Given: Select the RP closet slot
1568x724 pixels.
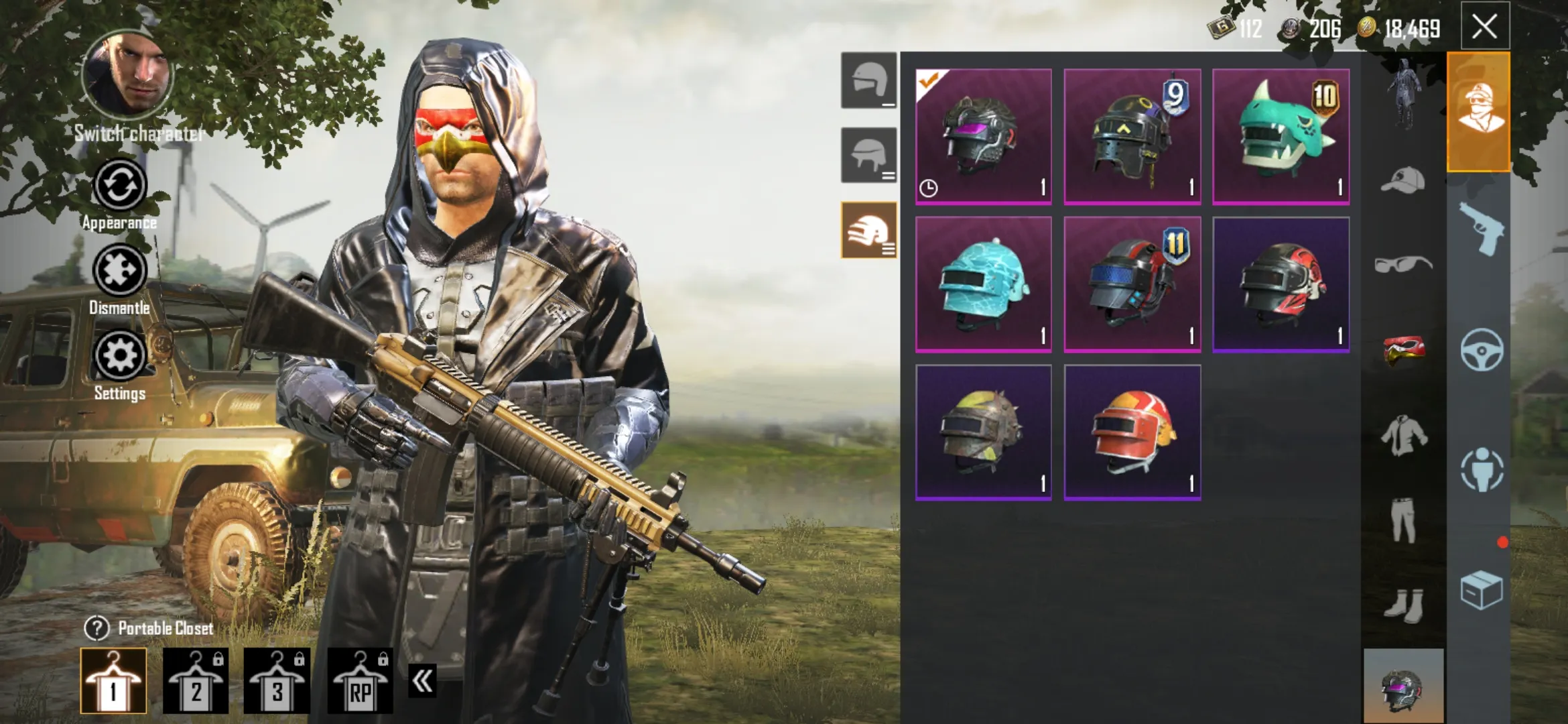Looking at the screenshot, I should click(x=360, y=680).
